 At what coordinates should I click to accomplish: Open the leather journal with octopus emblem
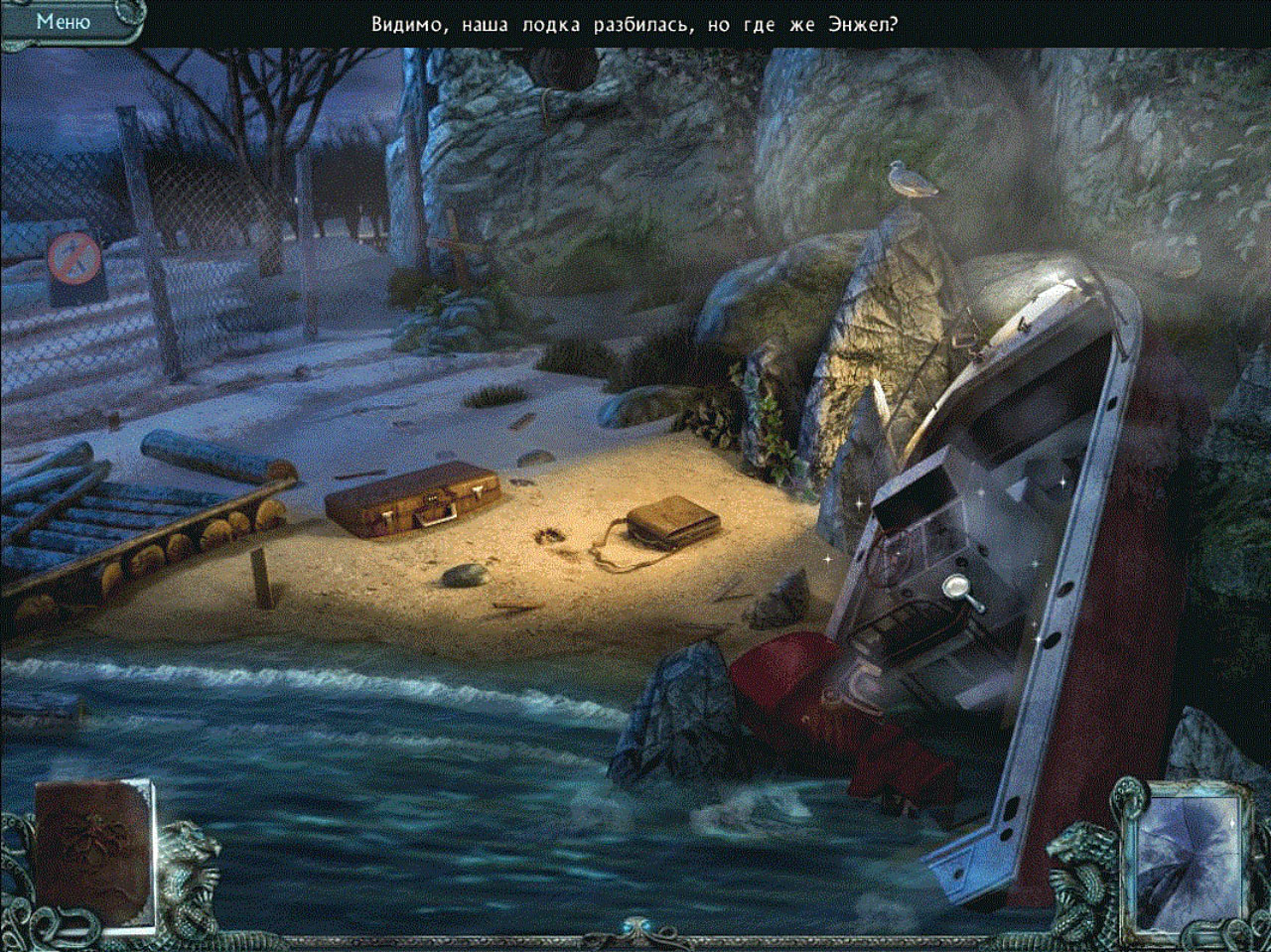point(93,855)
